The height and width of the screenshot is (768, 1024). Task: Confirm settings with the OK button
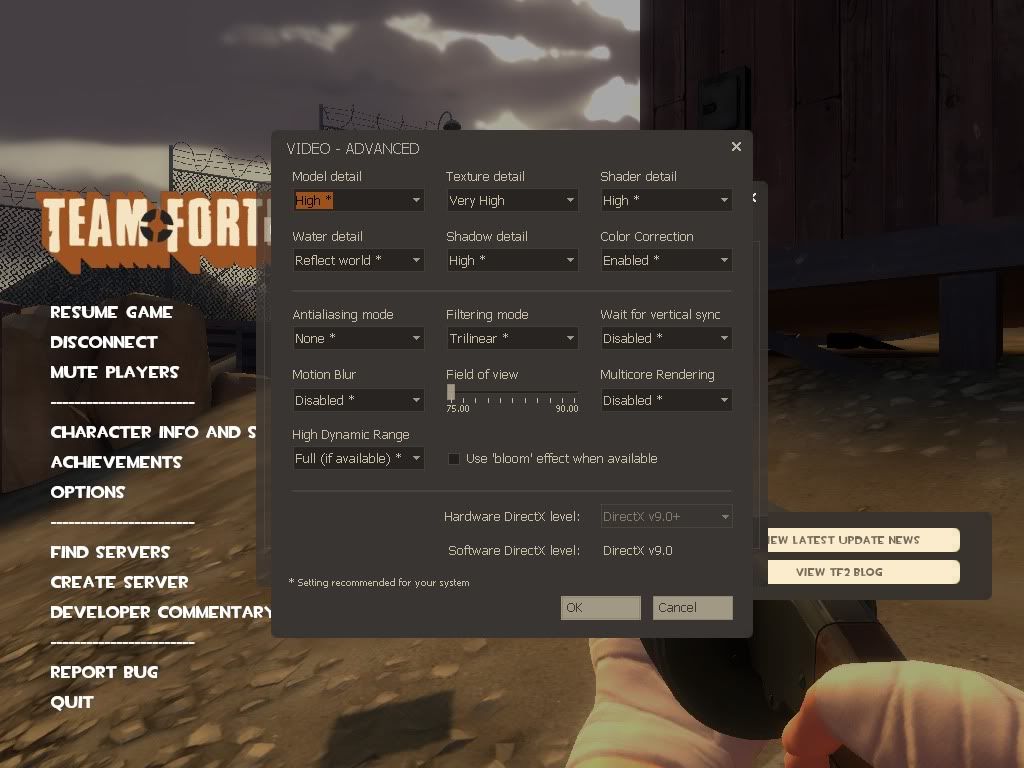coord(600,607)
